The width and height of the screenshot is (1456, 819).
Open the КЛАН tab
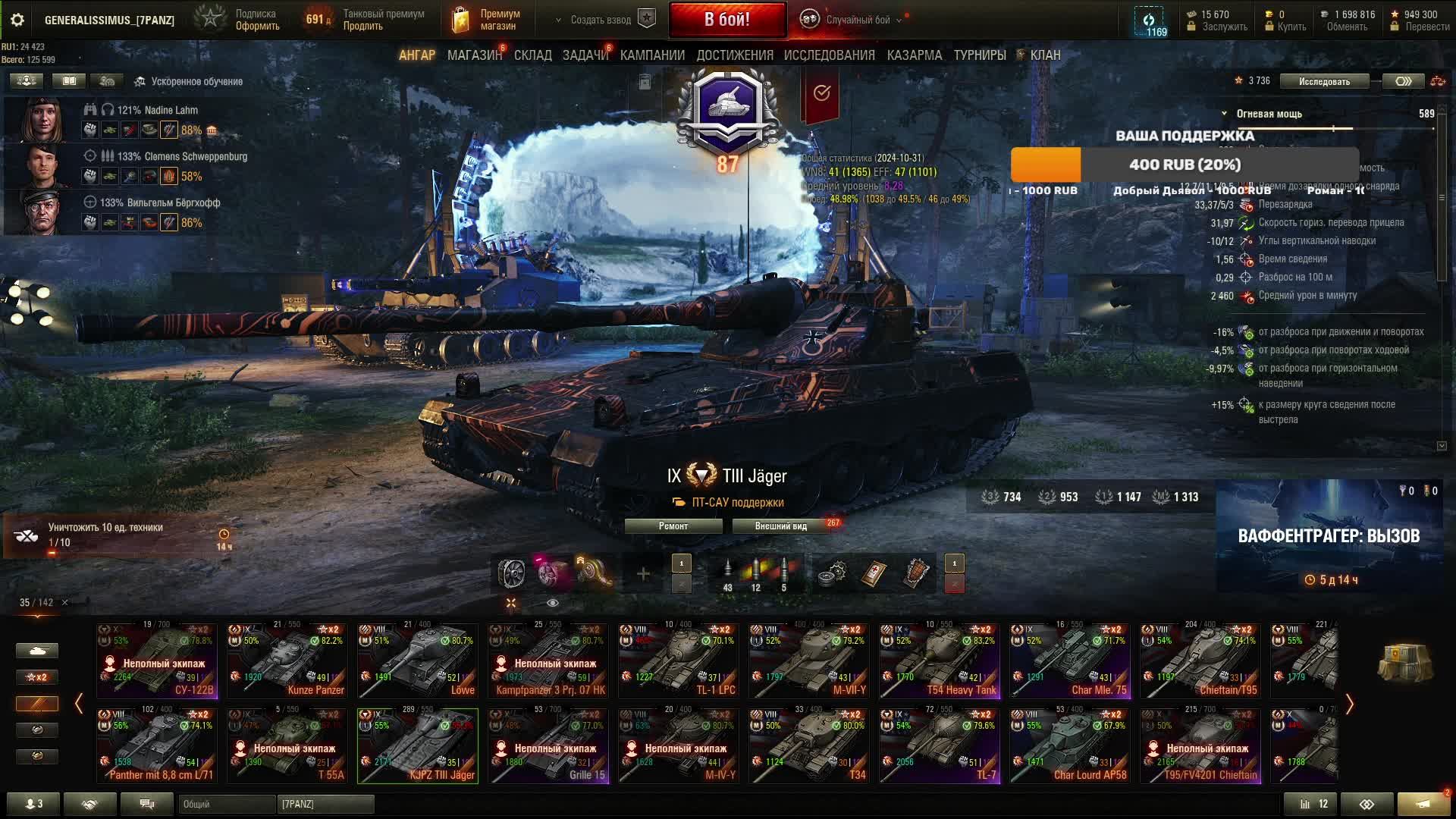pyautogui.click(x=1044, y=55)
